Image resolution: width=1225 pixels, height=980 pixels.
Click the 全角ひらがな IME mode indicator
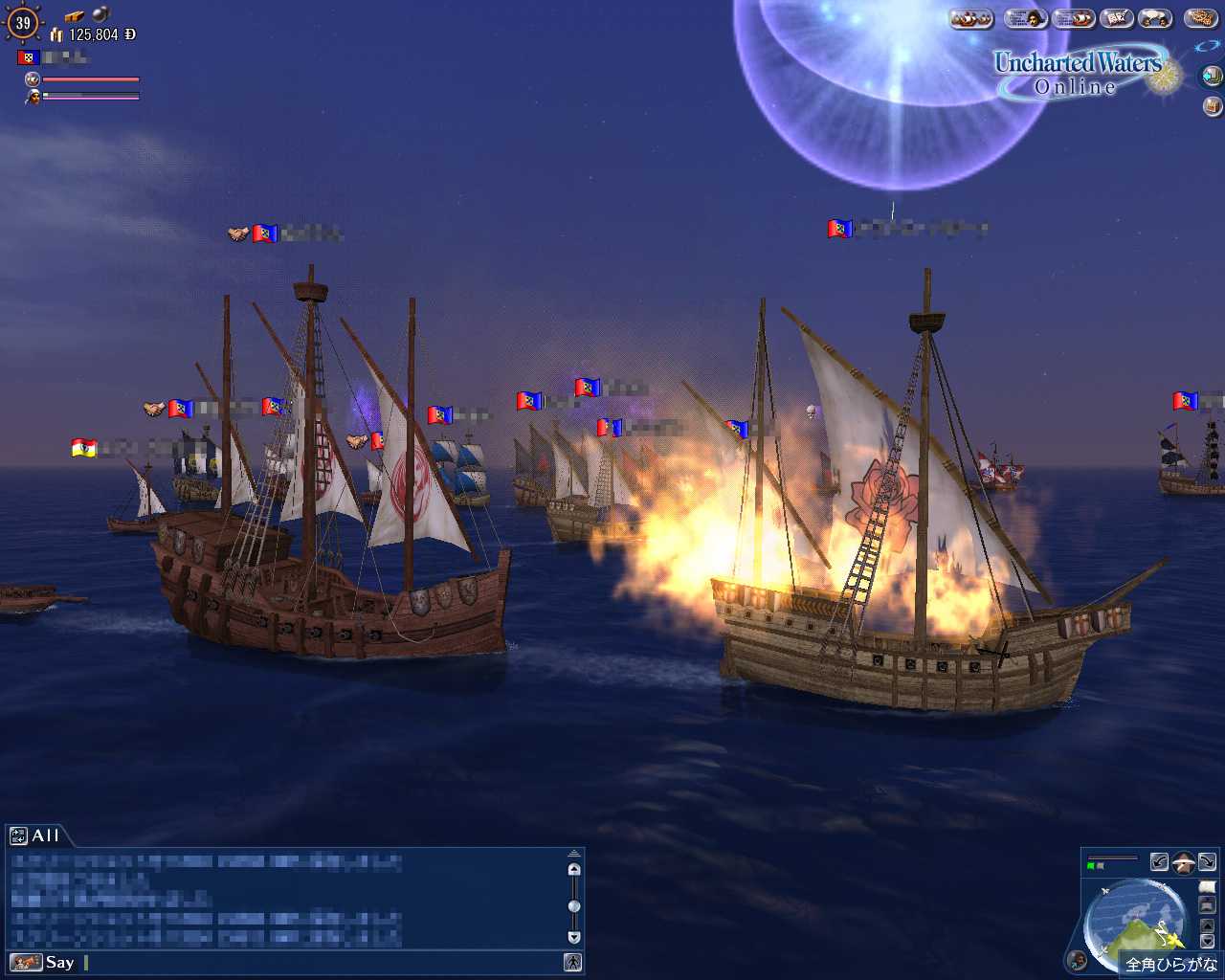tap(1169, 964)
